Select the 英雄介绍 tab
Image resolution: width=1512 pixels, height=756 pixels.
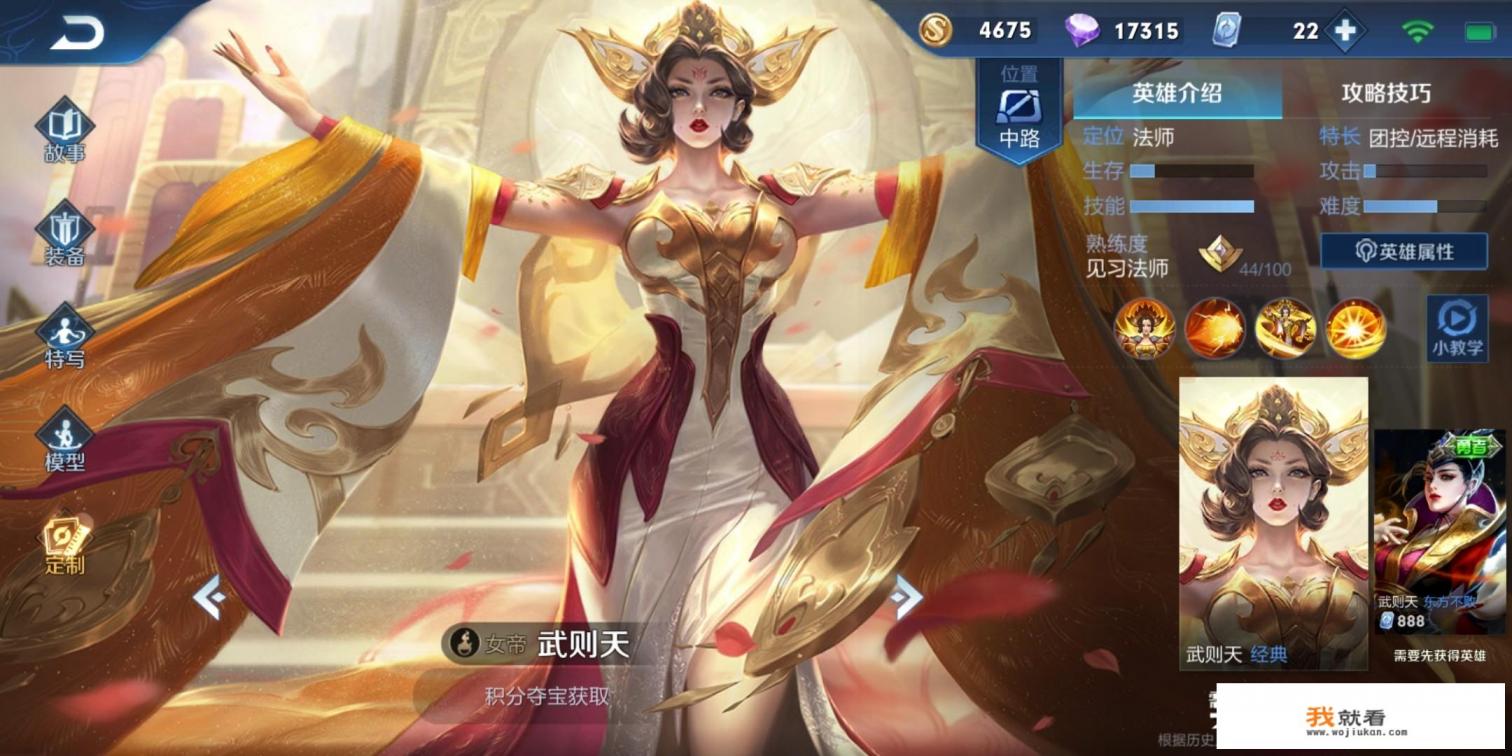pos(1177,94)
